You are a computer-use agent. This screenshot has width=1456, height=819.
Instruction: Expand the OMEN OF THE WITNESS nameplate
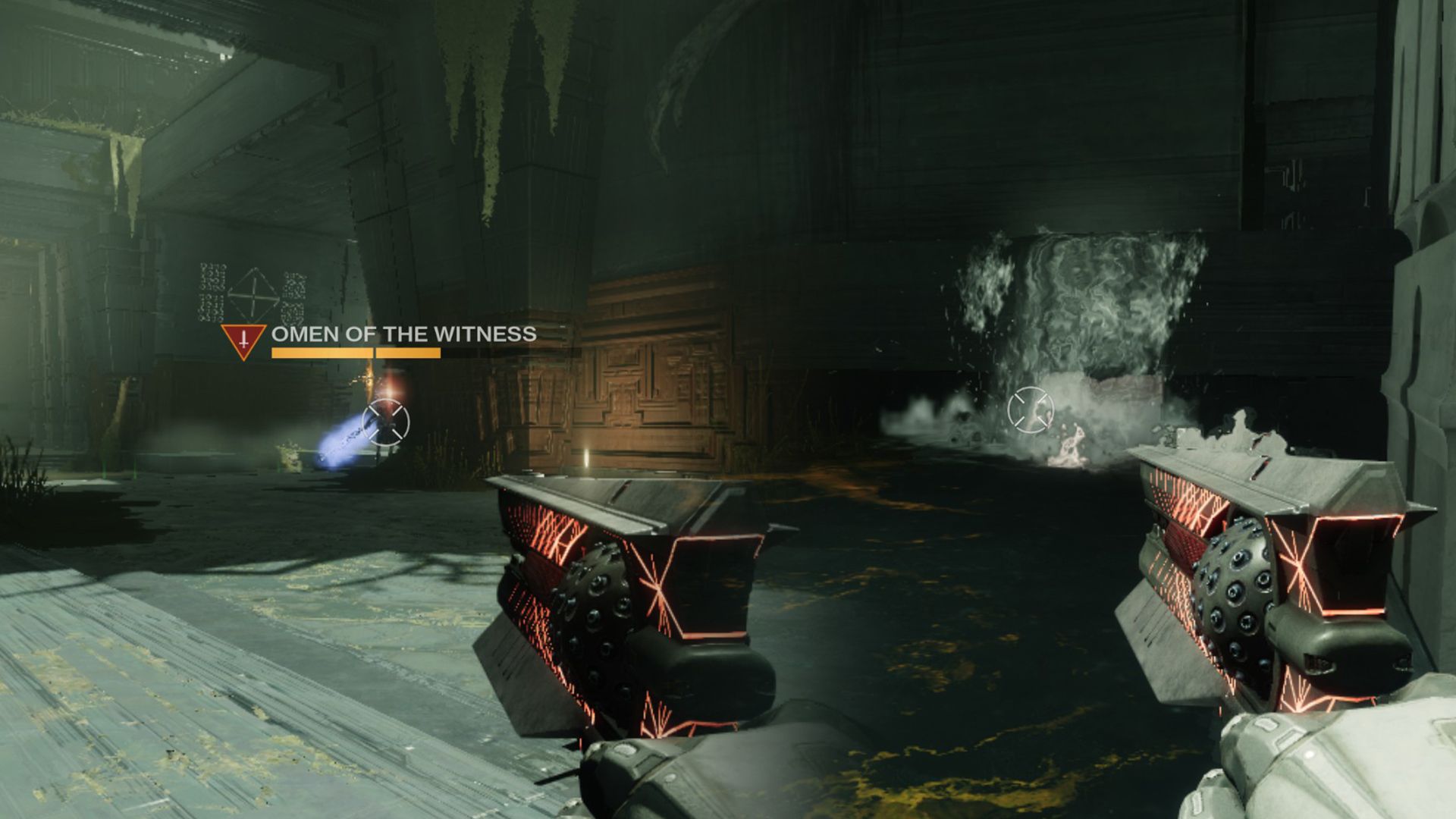tap(402, 332)
